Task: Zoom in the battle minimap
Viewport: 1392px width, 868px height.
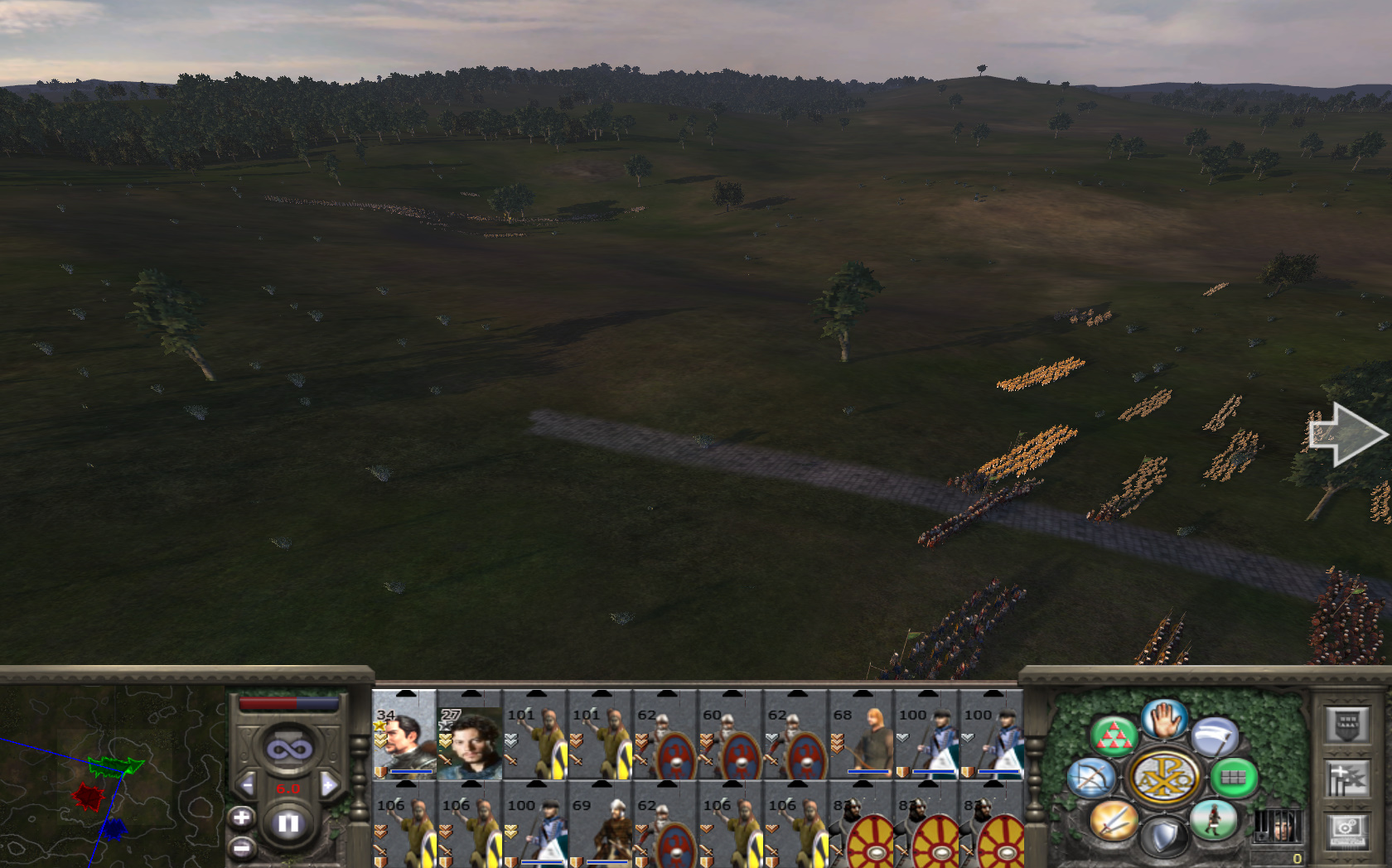Action: point(241,818)
